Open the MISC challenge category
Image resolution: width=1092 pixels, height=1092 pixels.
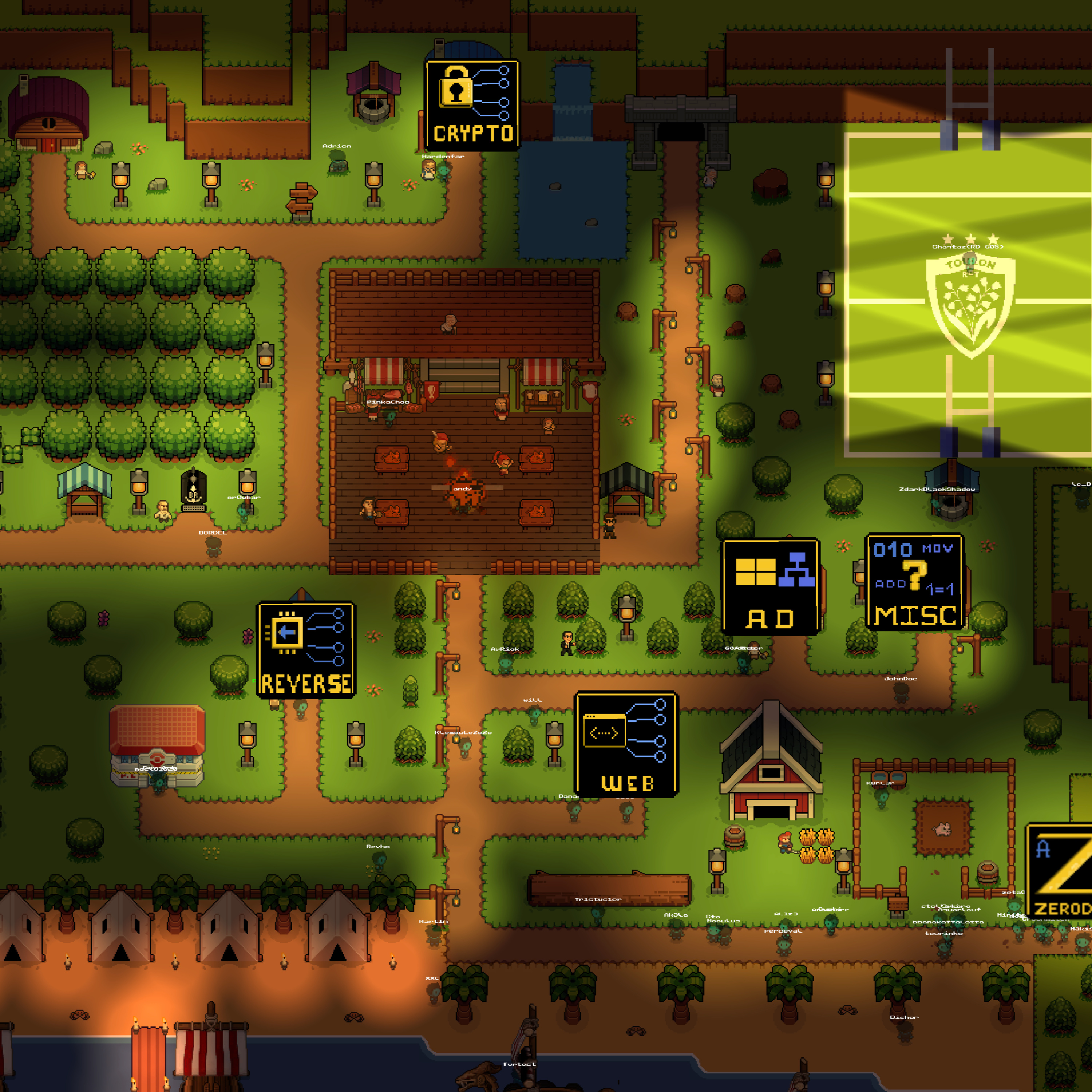click(x=914, y=582)
